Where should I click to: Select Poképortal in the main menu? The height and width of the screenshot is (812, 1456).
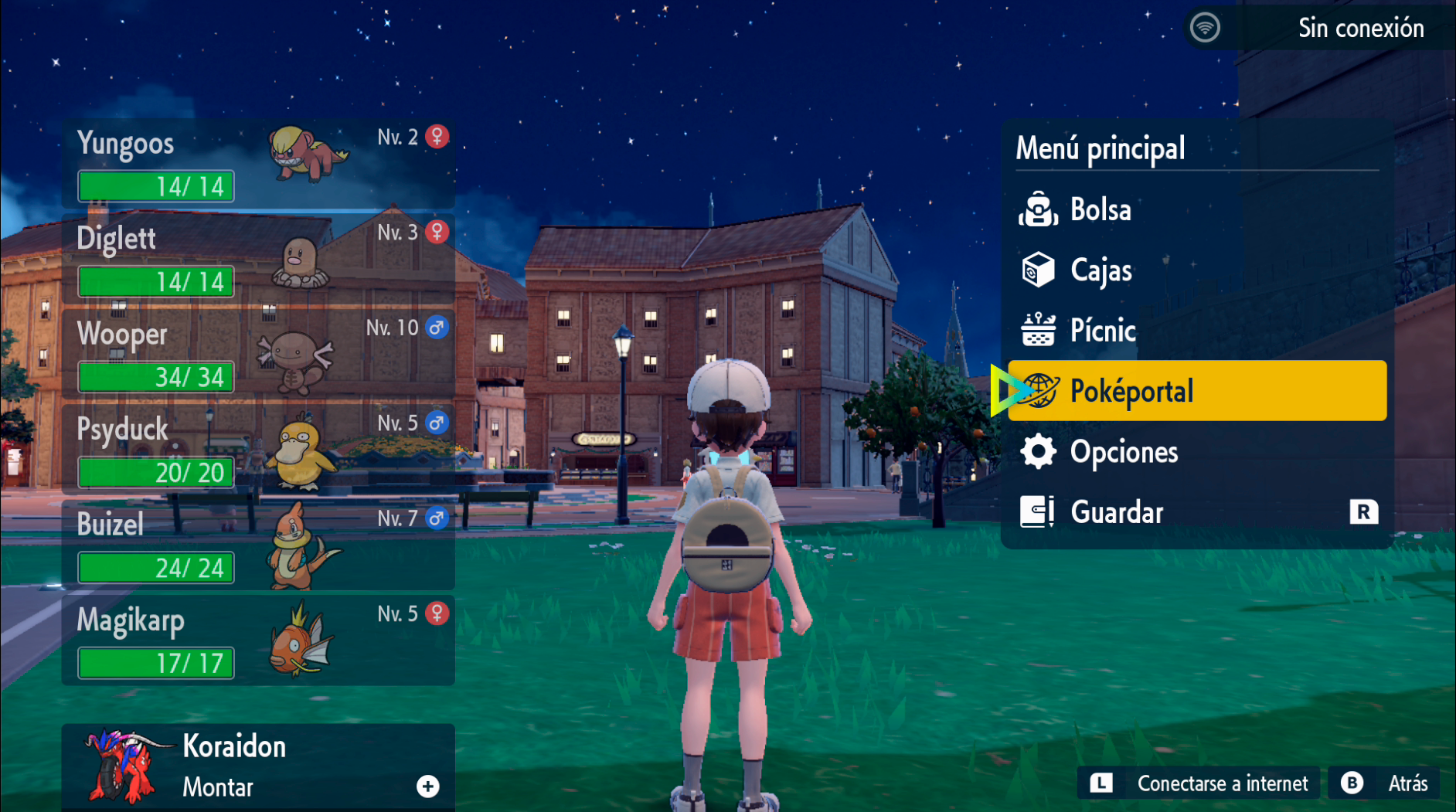click(1133, 391)
